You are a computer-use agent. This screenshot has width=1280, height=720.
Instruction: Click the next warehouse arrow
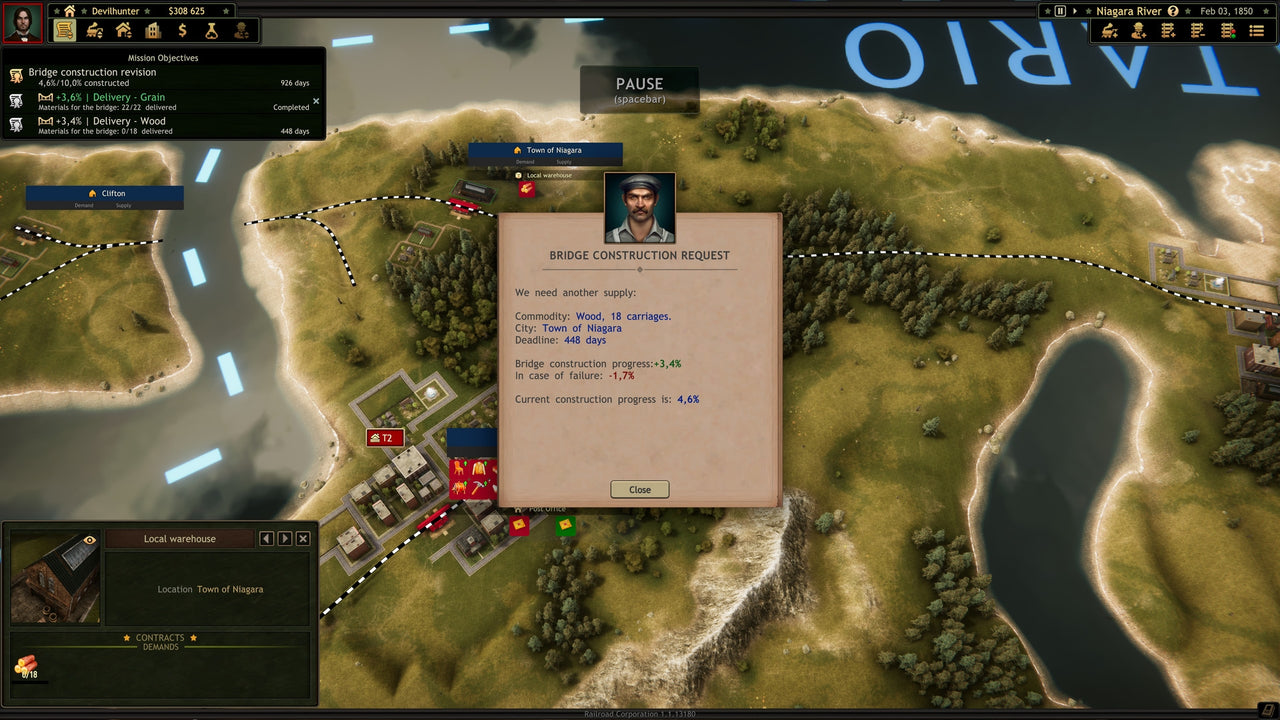(x=283, y=538)
